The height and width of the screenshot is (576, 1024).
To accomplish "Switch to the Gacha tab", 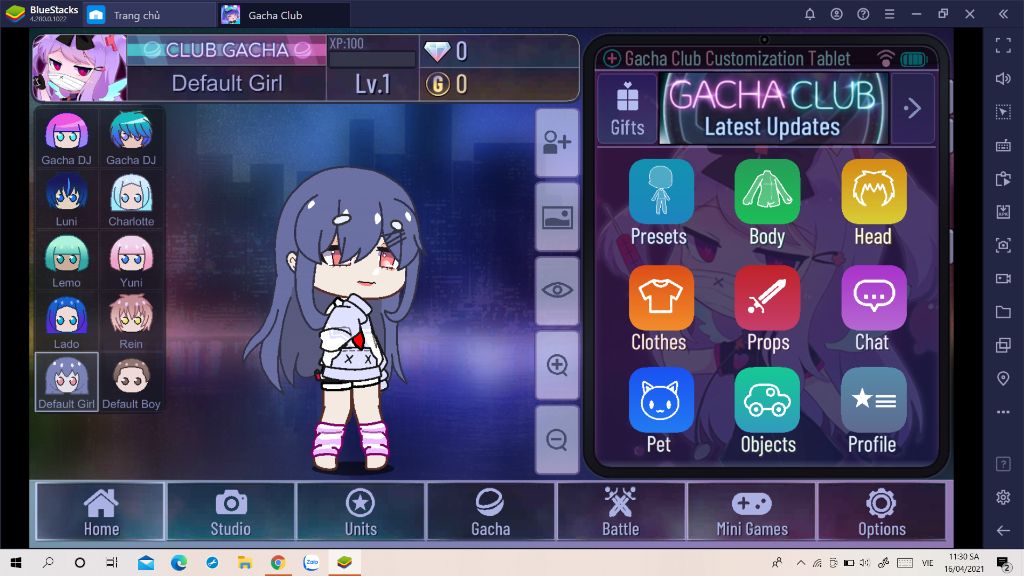I will click(490, 512).
